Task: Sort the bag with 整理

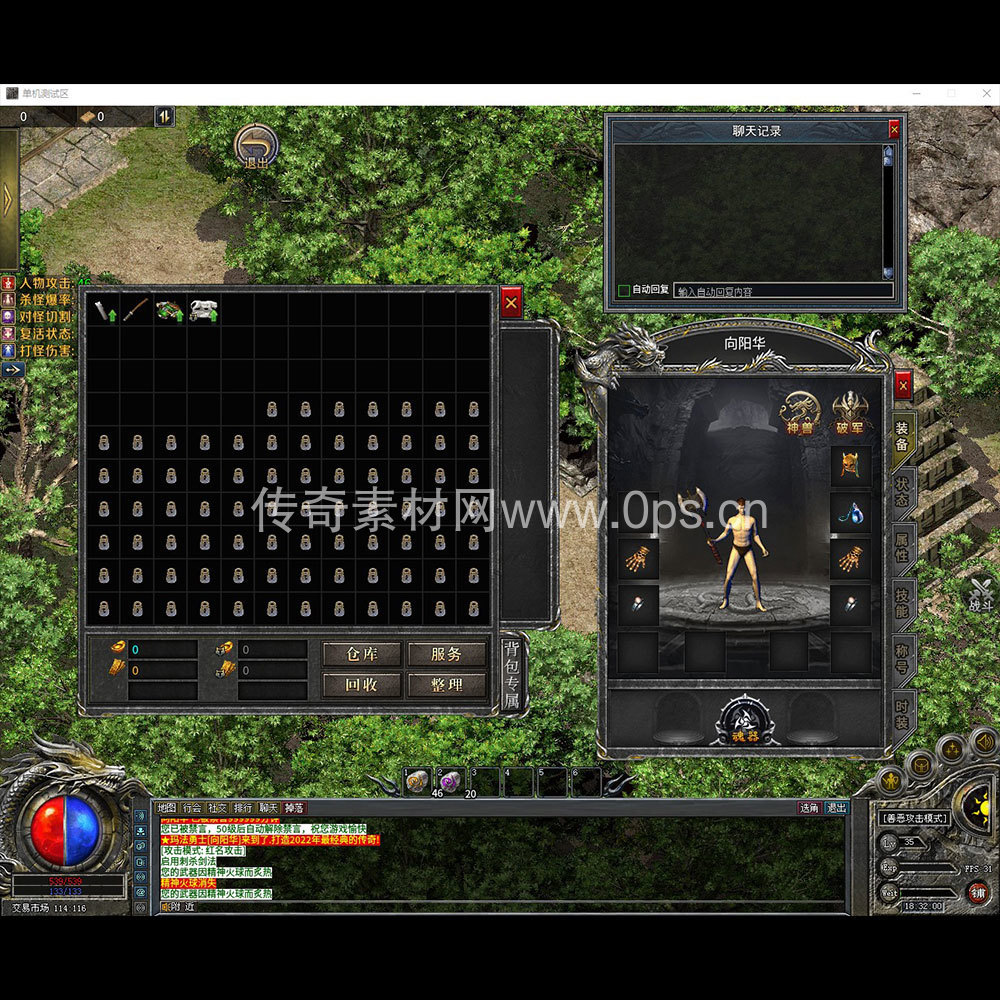Action: (x=446, y=685)
